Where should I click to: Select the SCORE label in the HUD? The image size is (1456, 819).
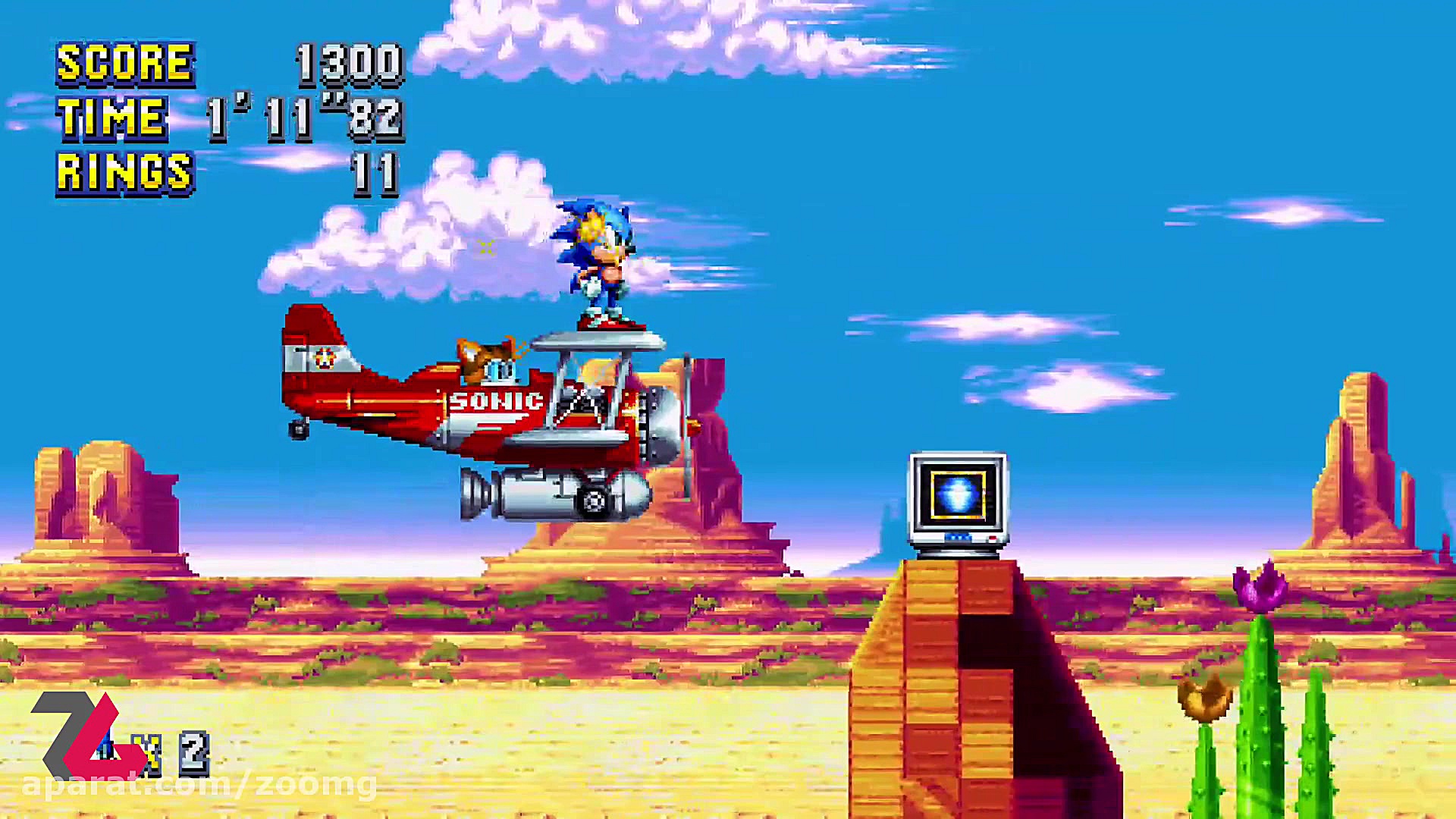pyautogui.click(x=125, y=64)
